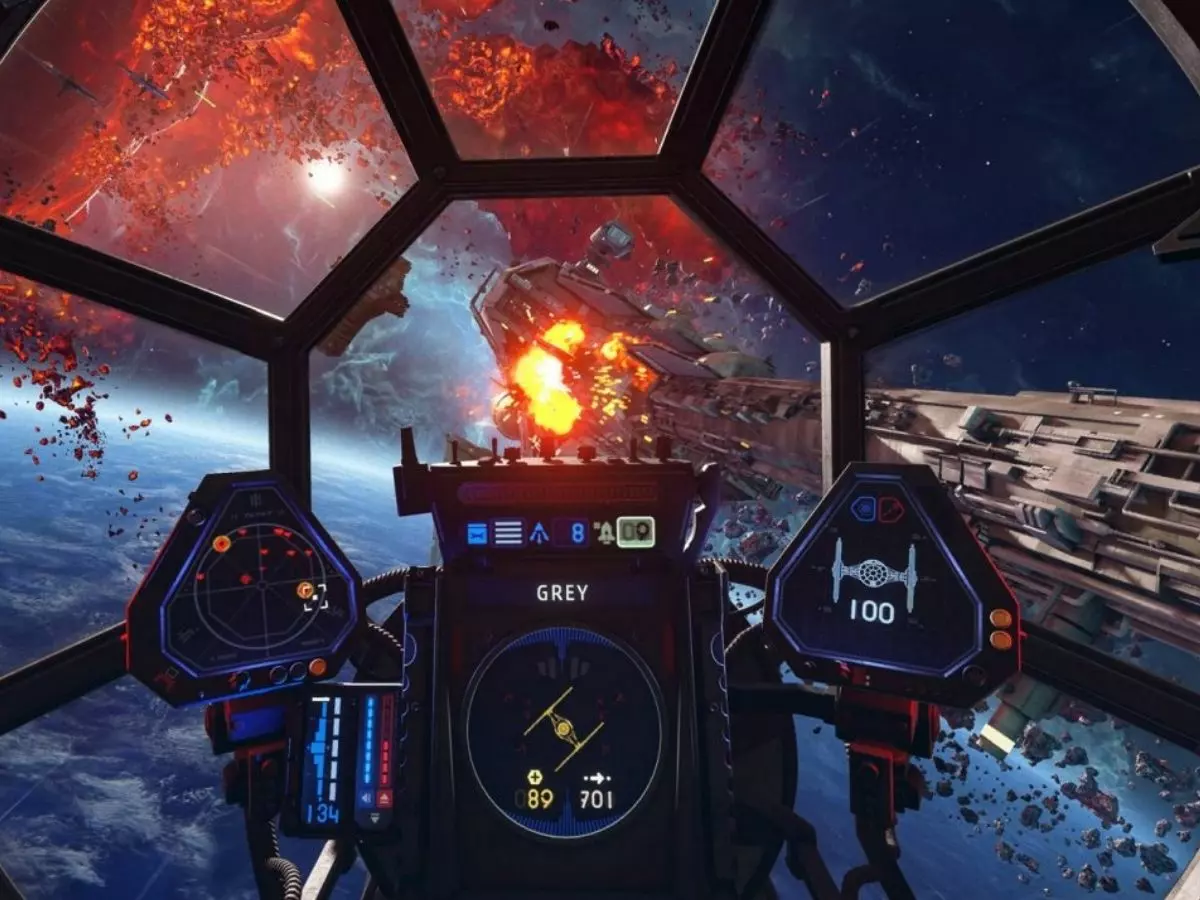The width and height of the screenshot is (1200, 900).
Task: Activate the blue arrow missile icon
Action: point(540,532)
